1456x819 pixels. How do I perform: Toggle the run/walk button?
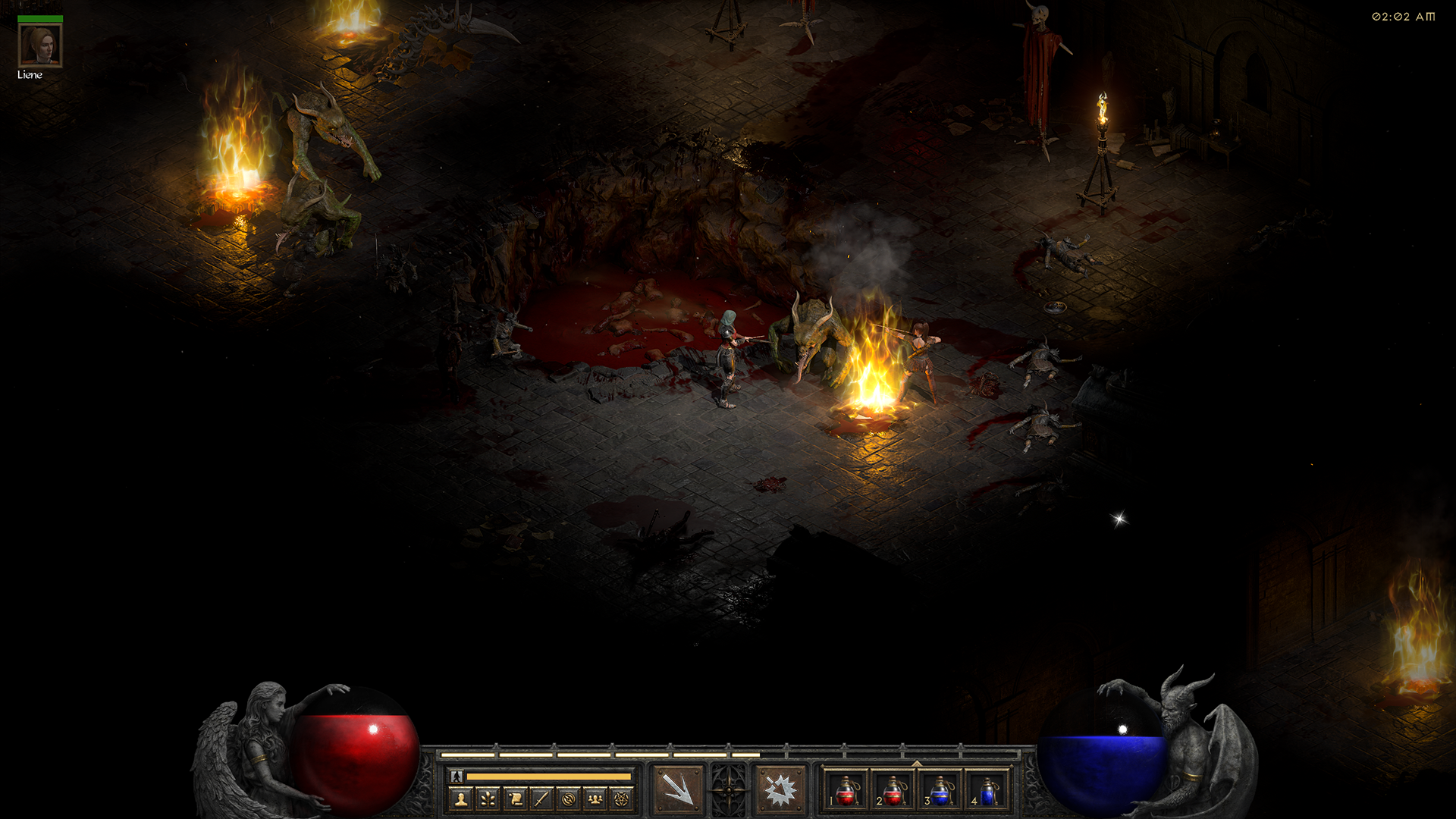click(457, 776)
